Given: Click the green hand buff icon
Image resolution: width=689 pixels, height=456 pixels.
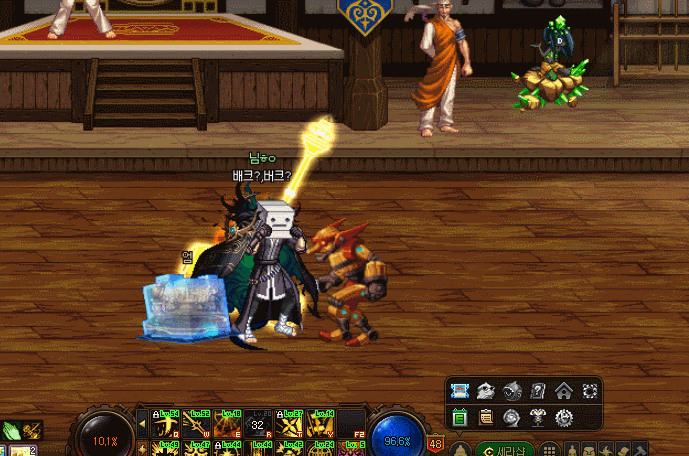Looking at the screenshot, I should 11,431.
